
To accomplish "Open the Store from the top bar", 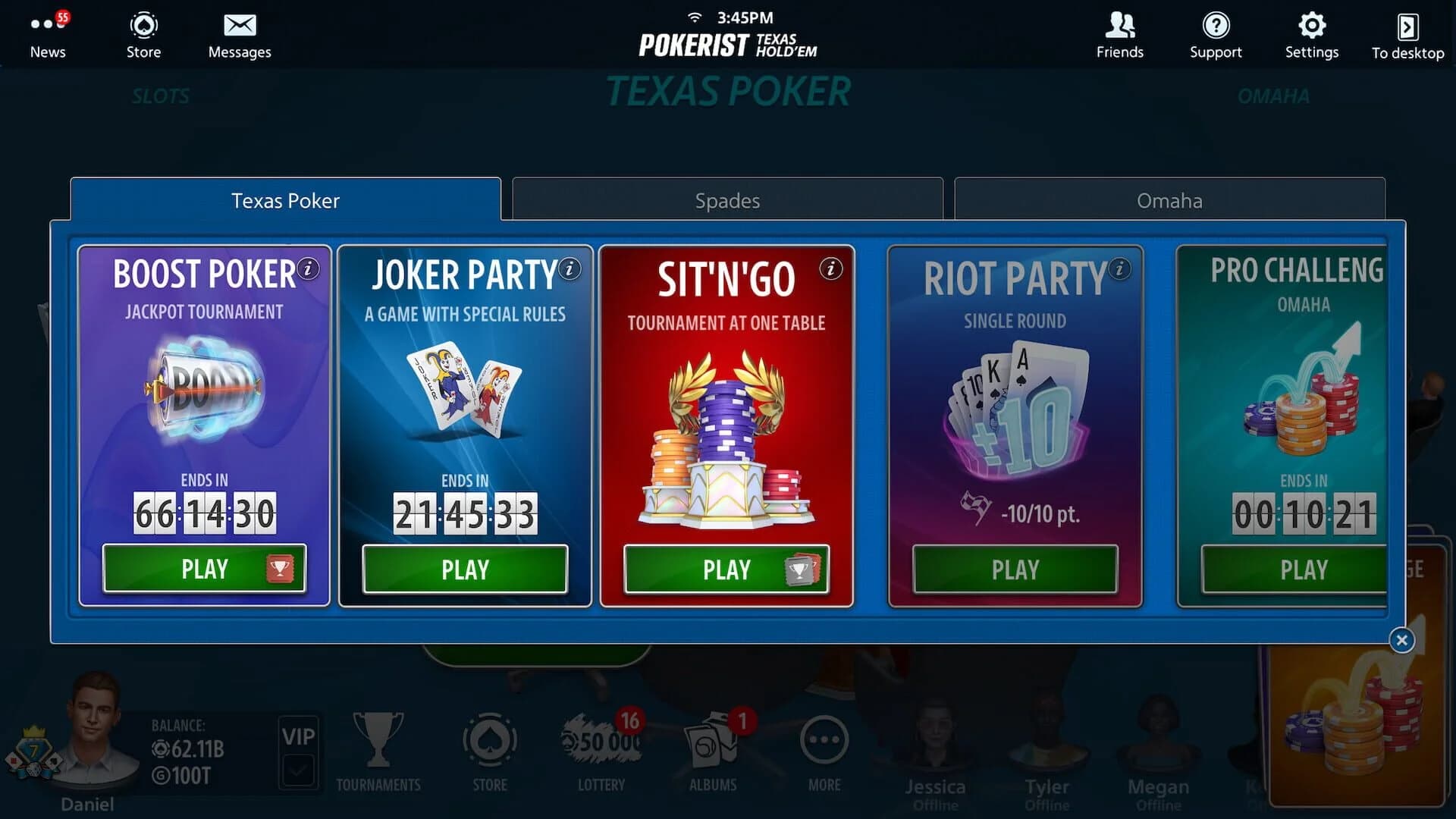I will pos(143,34).
